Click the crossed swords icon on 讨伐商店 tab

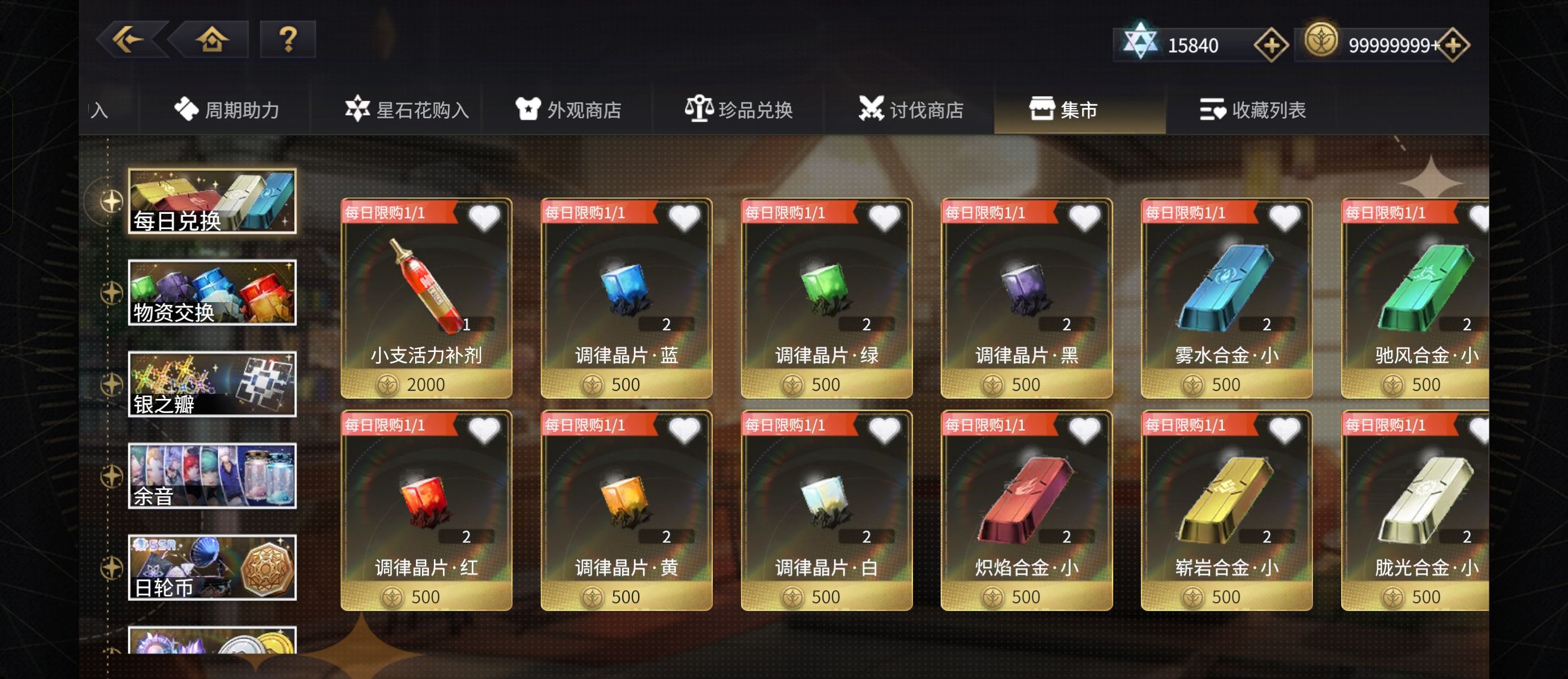873,109
